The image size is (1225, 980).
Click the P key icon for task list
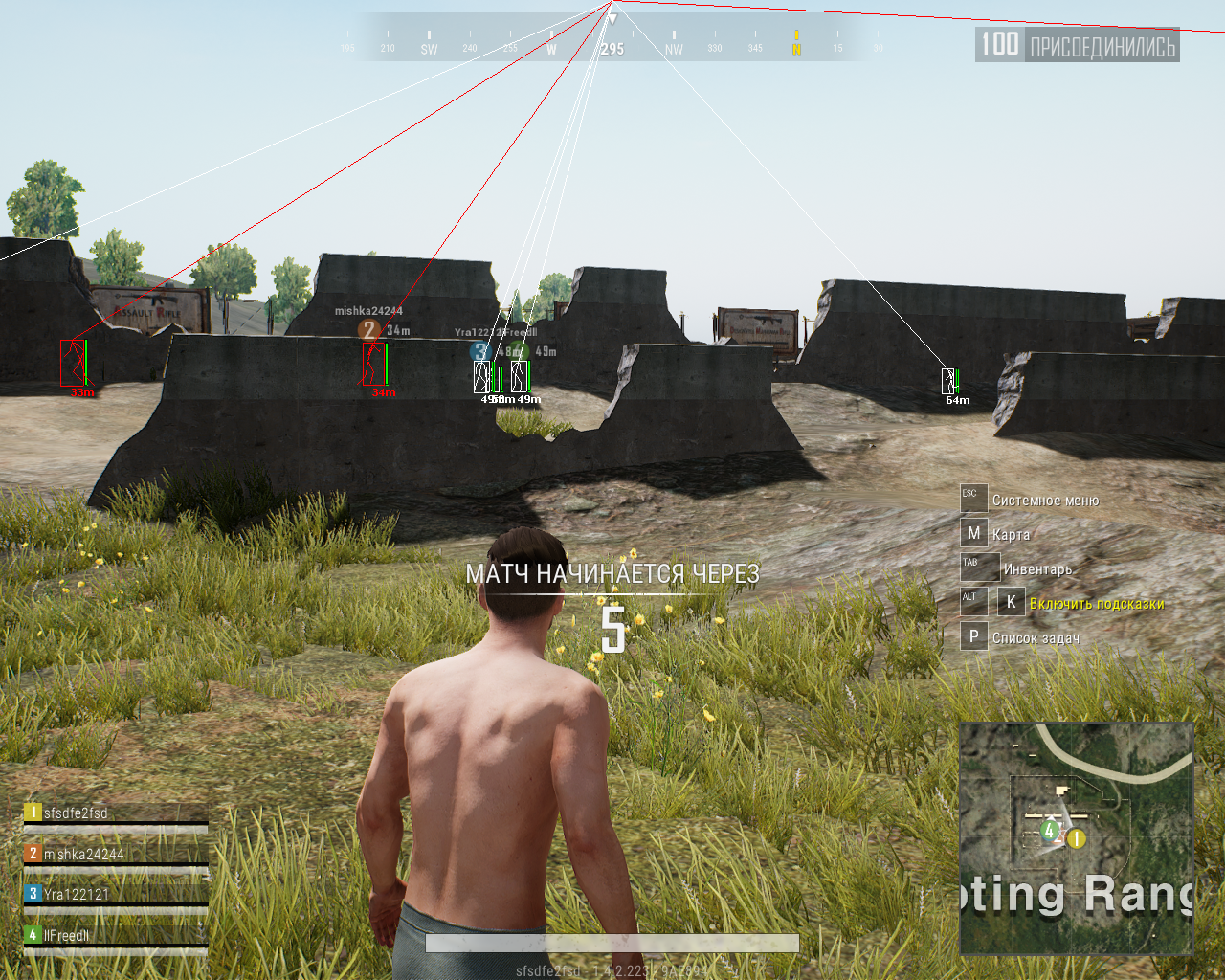click(972, 635)
